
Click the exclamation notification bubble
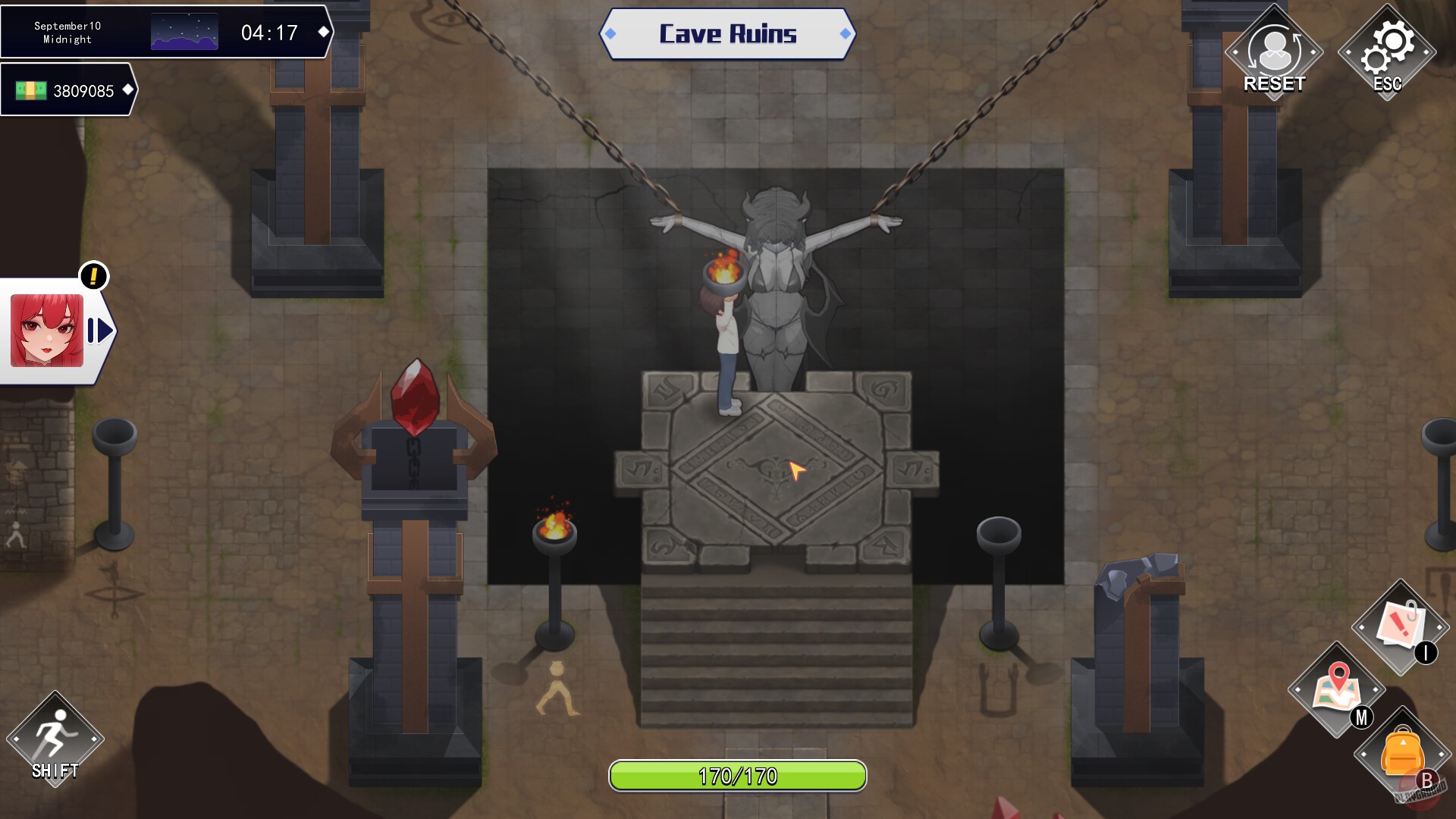click(93, 278)
